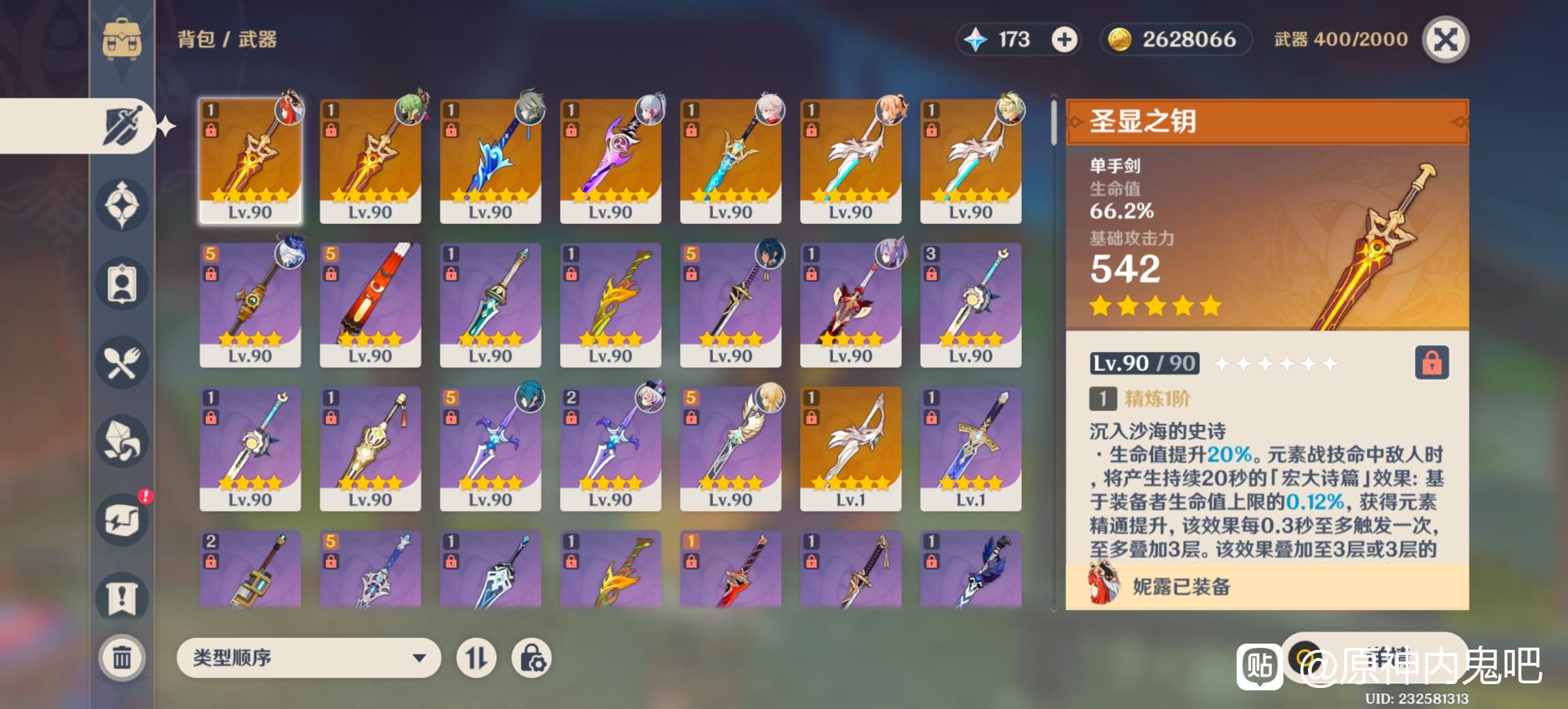1568x709 pixels.
Task: Select the cyan and gold five-star sword
Action: (x=730, y=161)
